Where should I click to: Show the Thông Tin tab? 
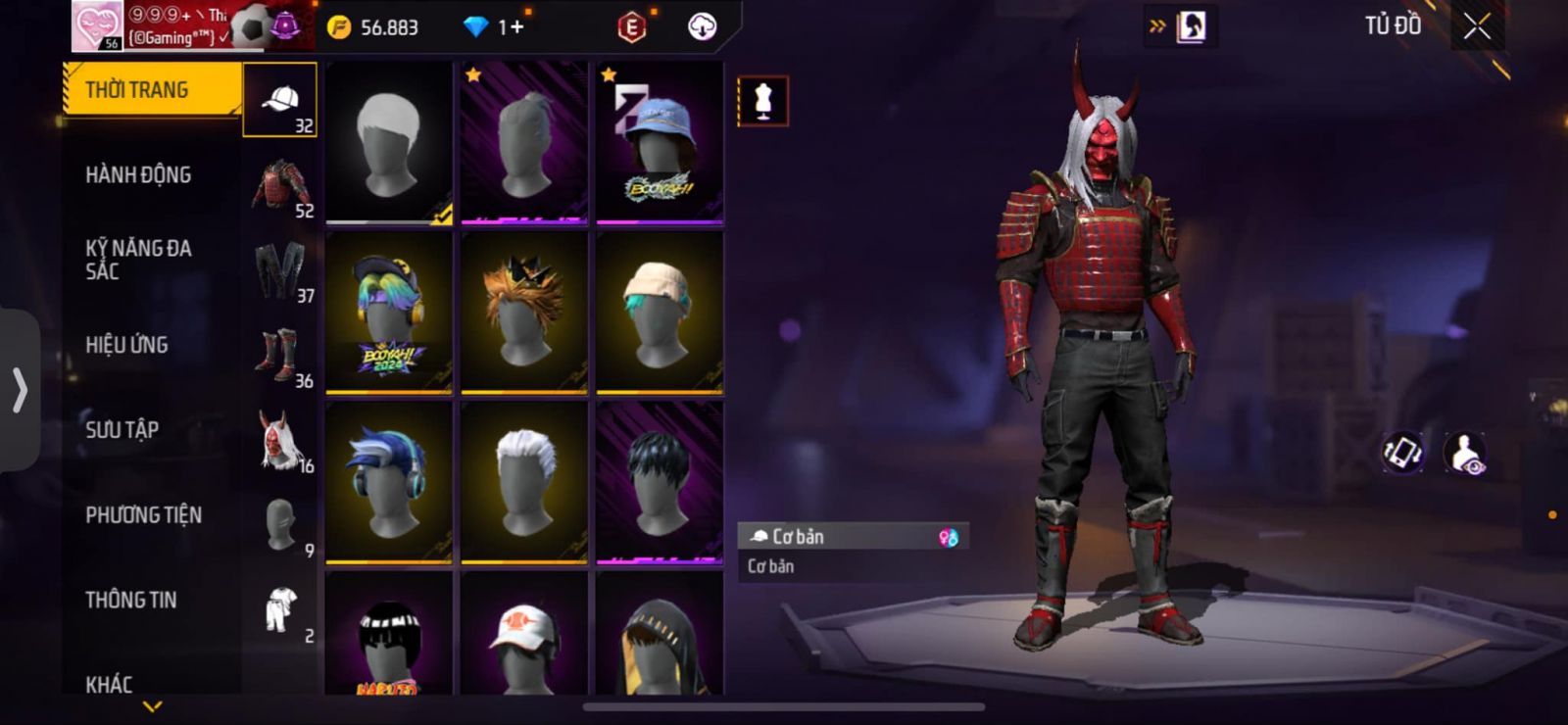[130, 600]
